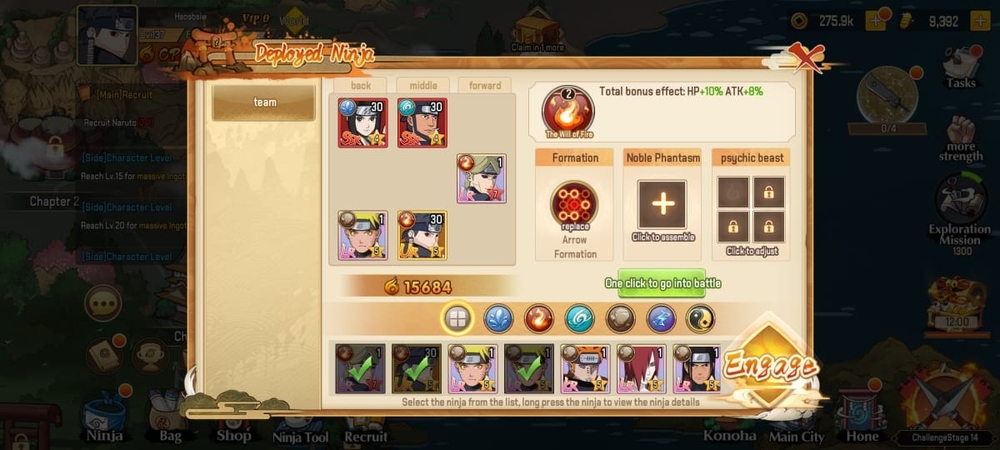Screen dimensions: 1000x450
Task: Filter ninja list by yin-yang element
Action: coord(700,318)
